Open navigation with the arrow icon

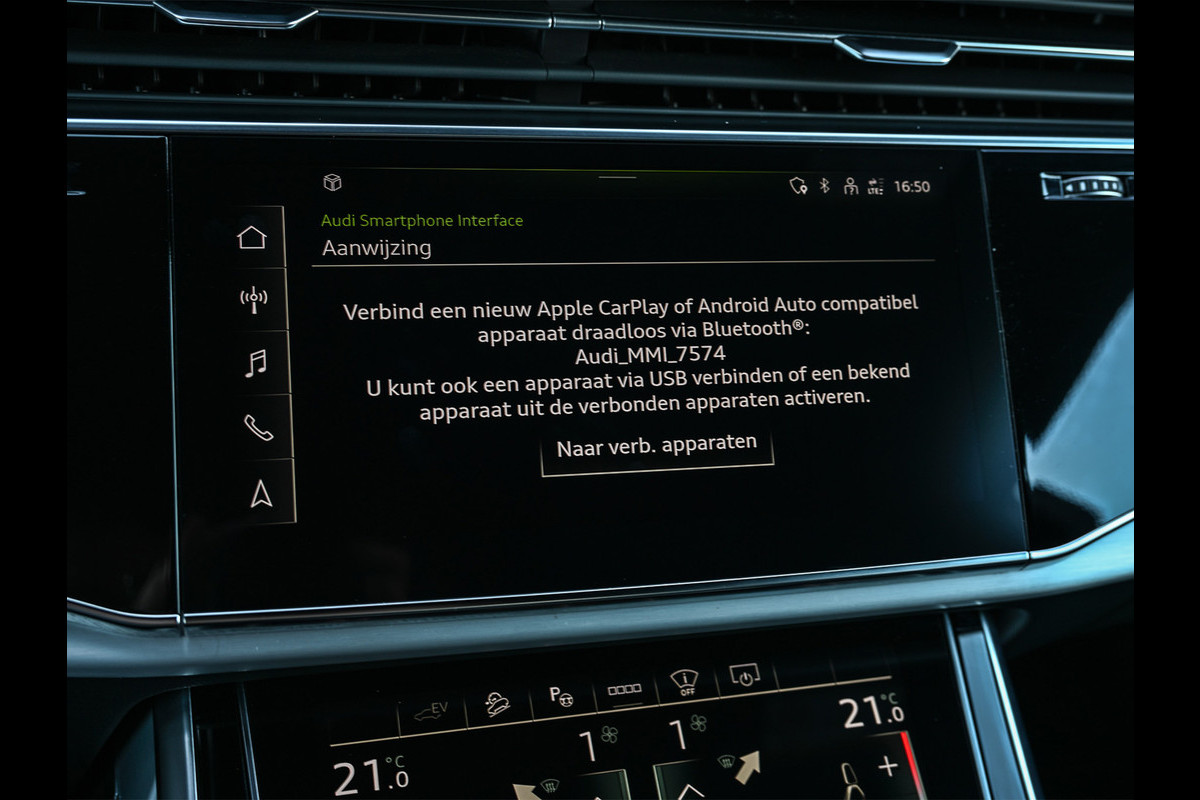pyautogui.click(x=261, y=493)
